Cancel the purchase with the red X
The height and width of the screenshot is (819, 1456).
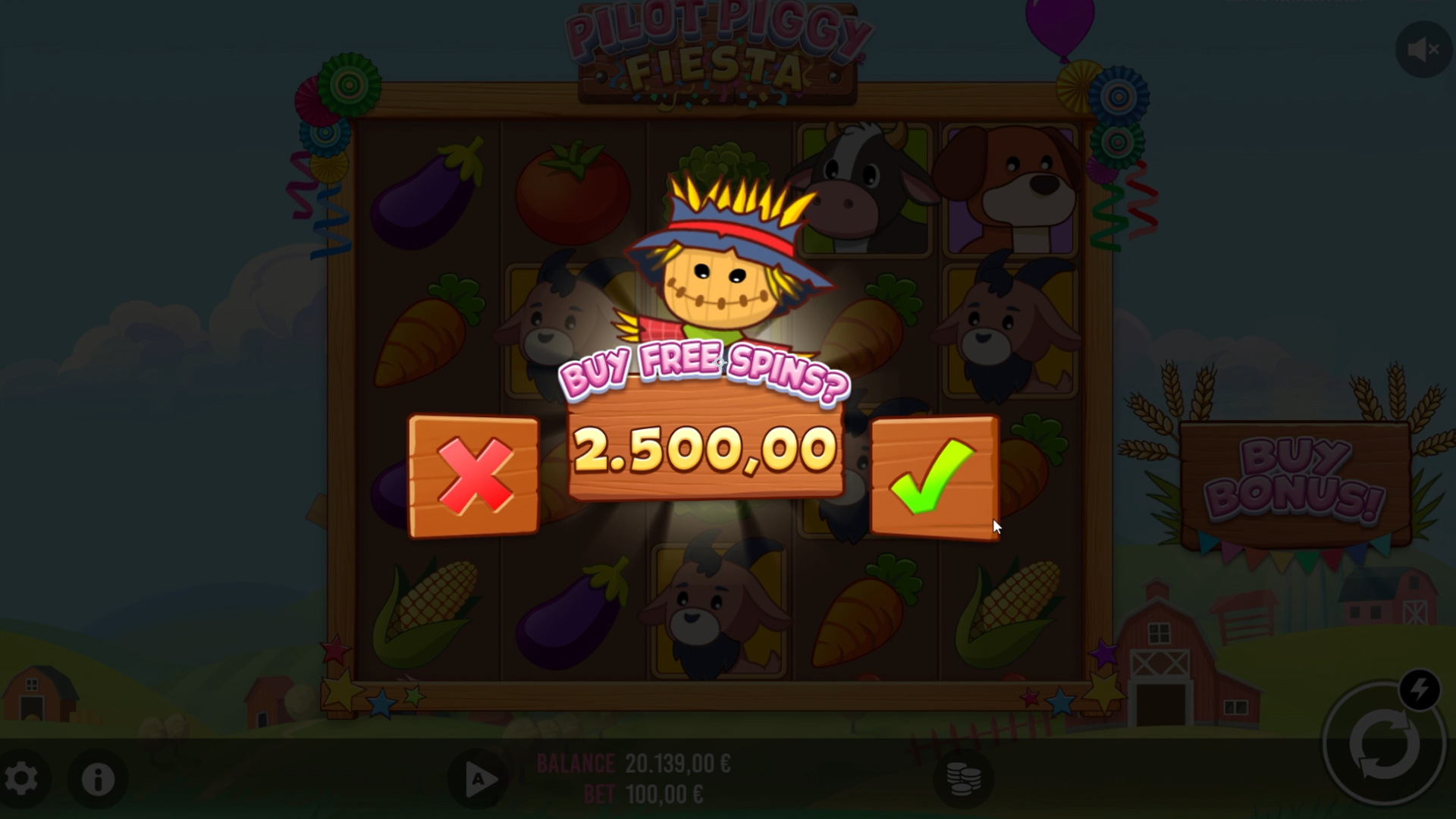(x=474, y=476)
